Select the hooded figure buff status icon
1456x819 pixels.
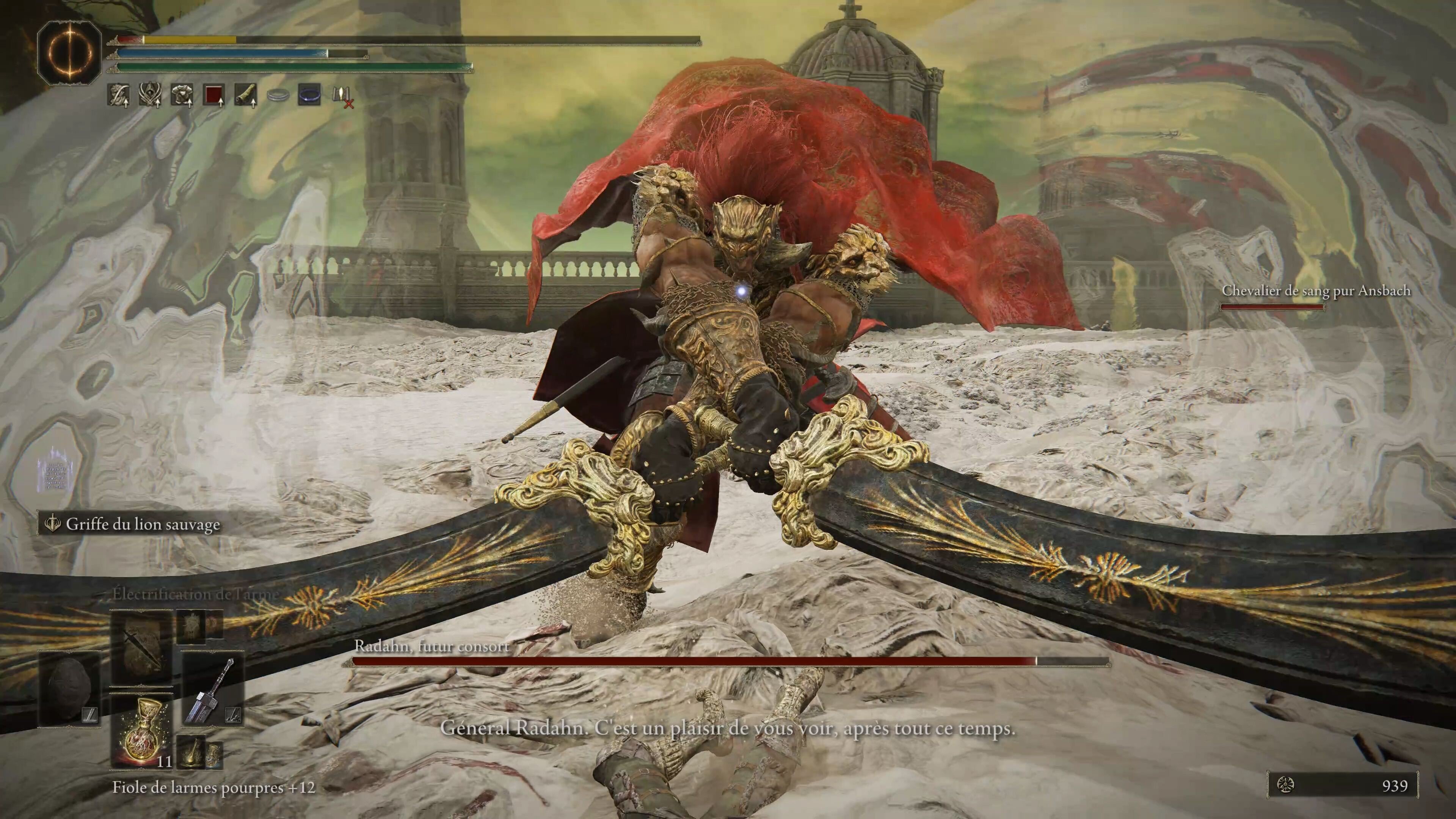(x=151, y=95)
